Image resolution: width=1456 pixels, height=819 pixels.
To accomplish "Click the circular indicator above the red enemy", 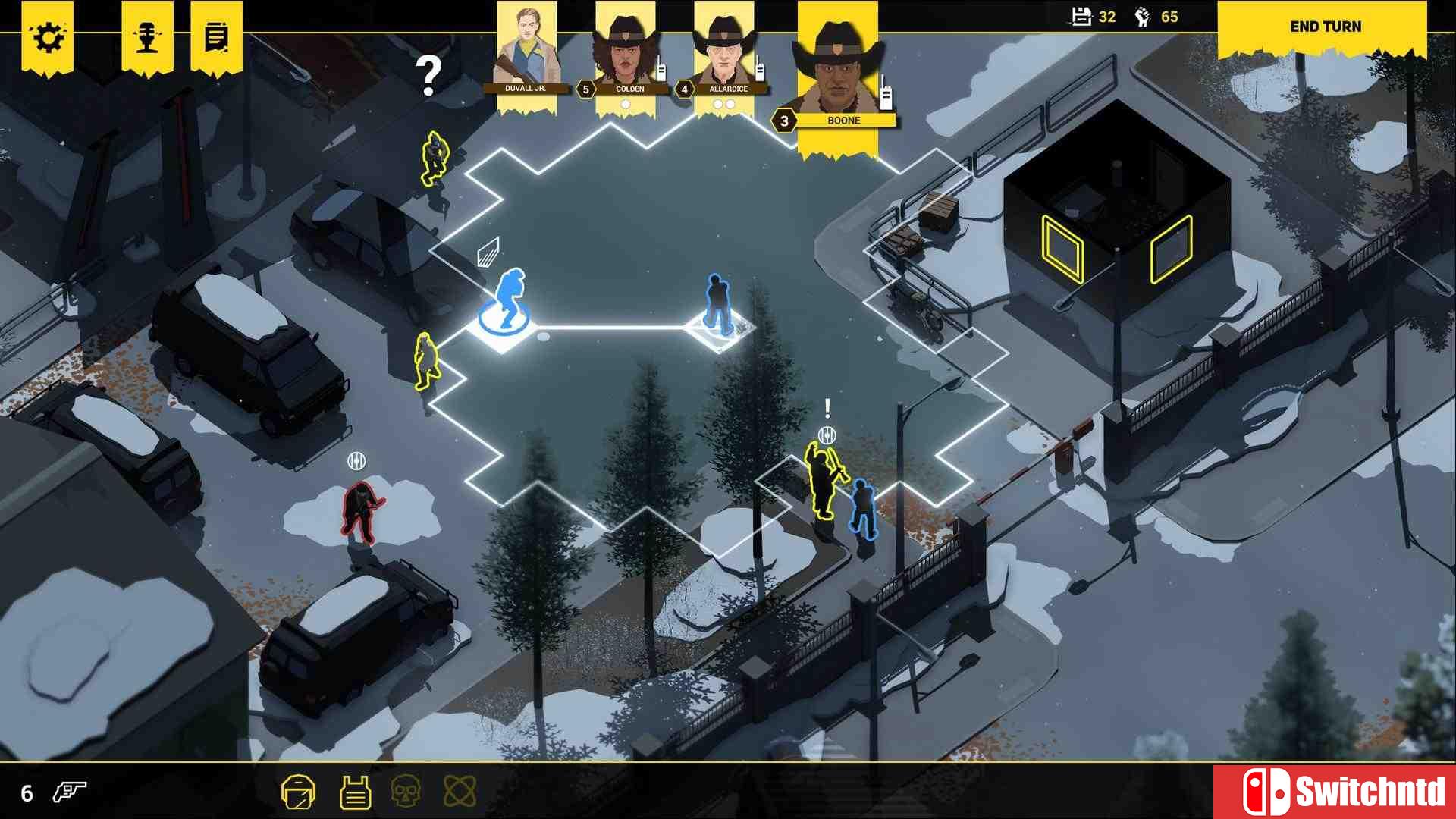I will [356, 458].
